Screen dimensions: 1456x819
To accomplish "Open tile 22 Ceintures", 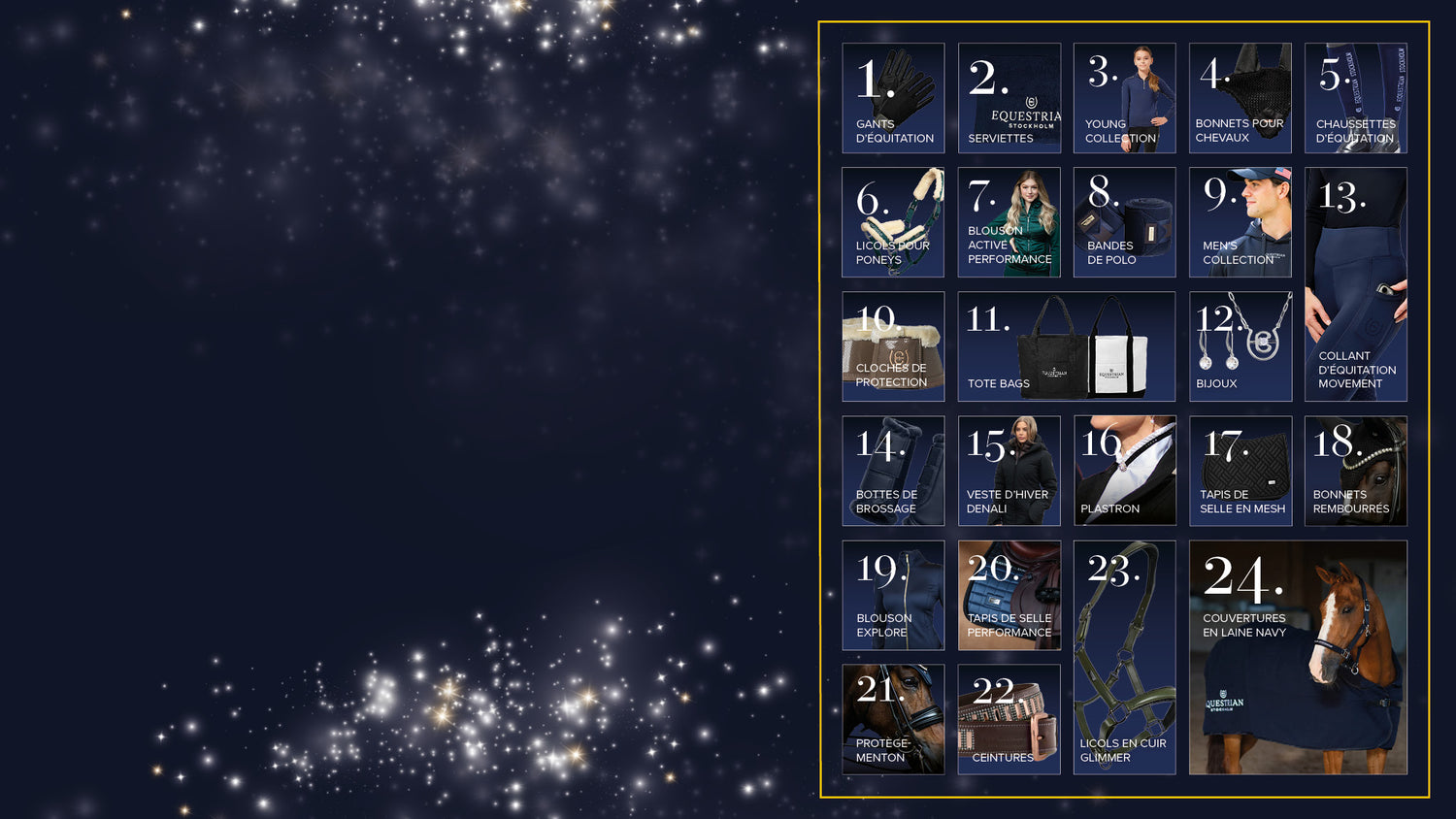I will [x=1009, y=719].
